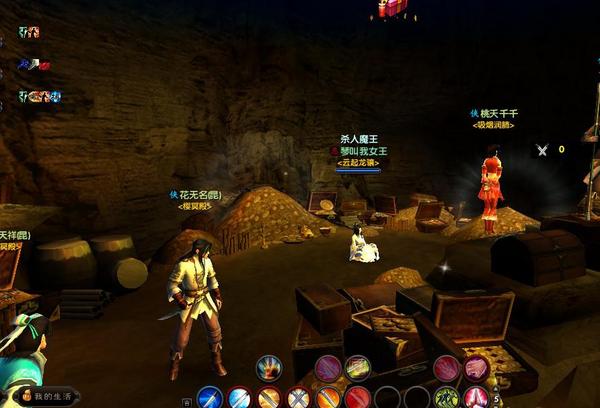Activate the glowing hand palm skill
This screenshot has height=408, width=600.
268,368
